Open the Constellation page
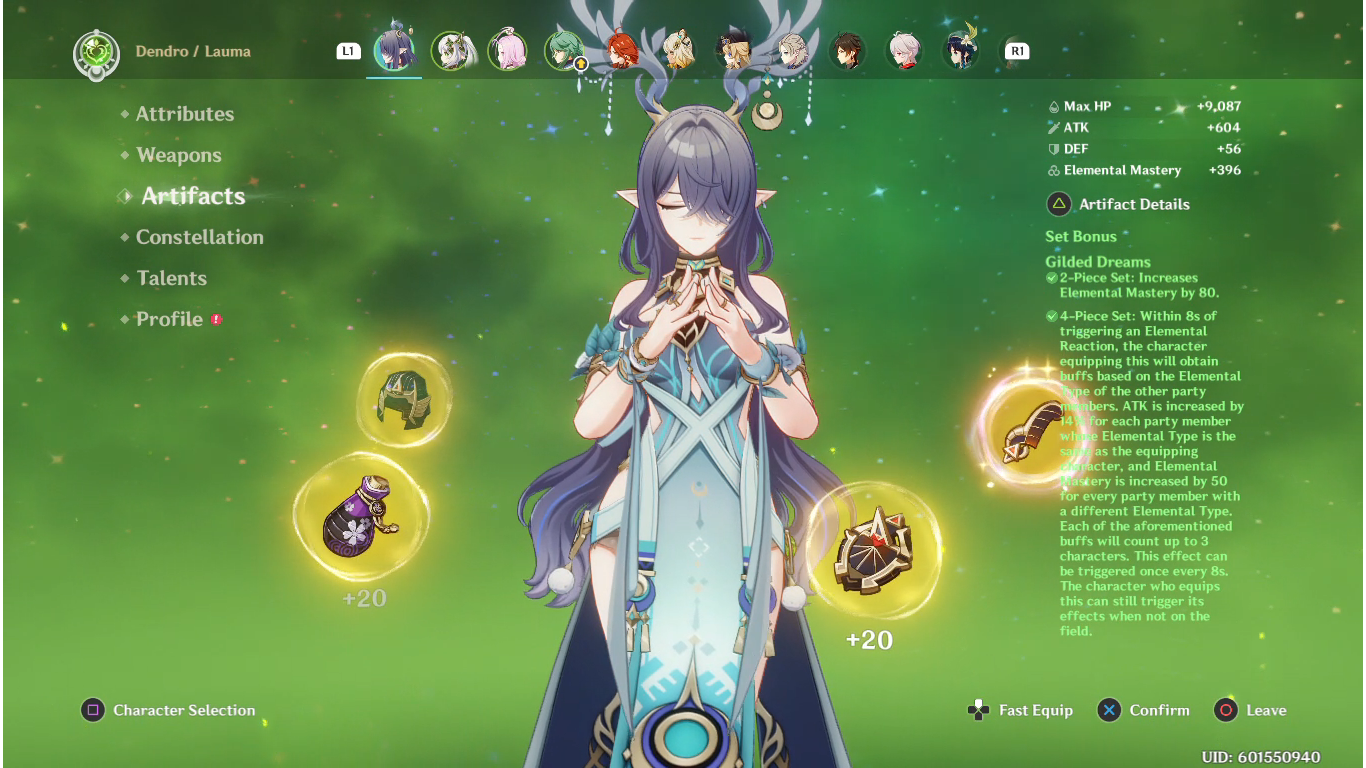This screenshot has height=768, width=1366. [200, 237]
